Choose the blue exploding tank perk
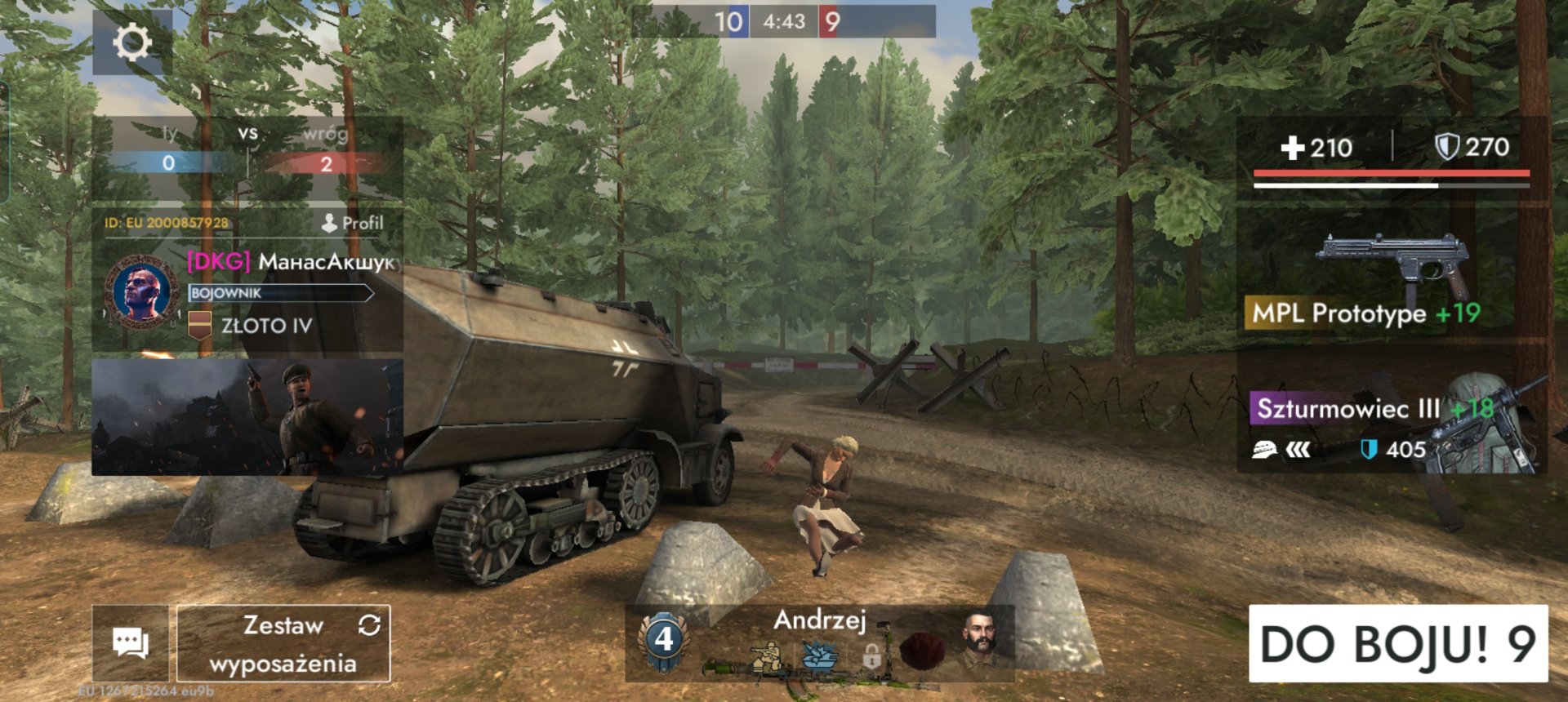 (x=819, y=655)
